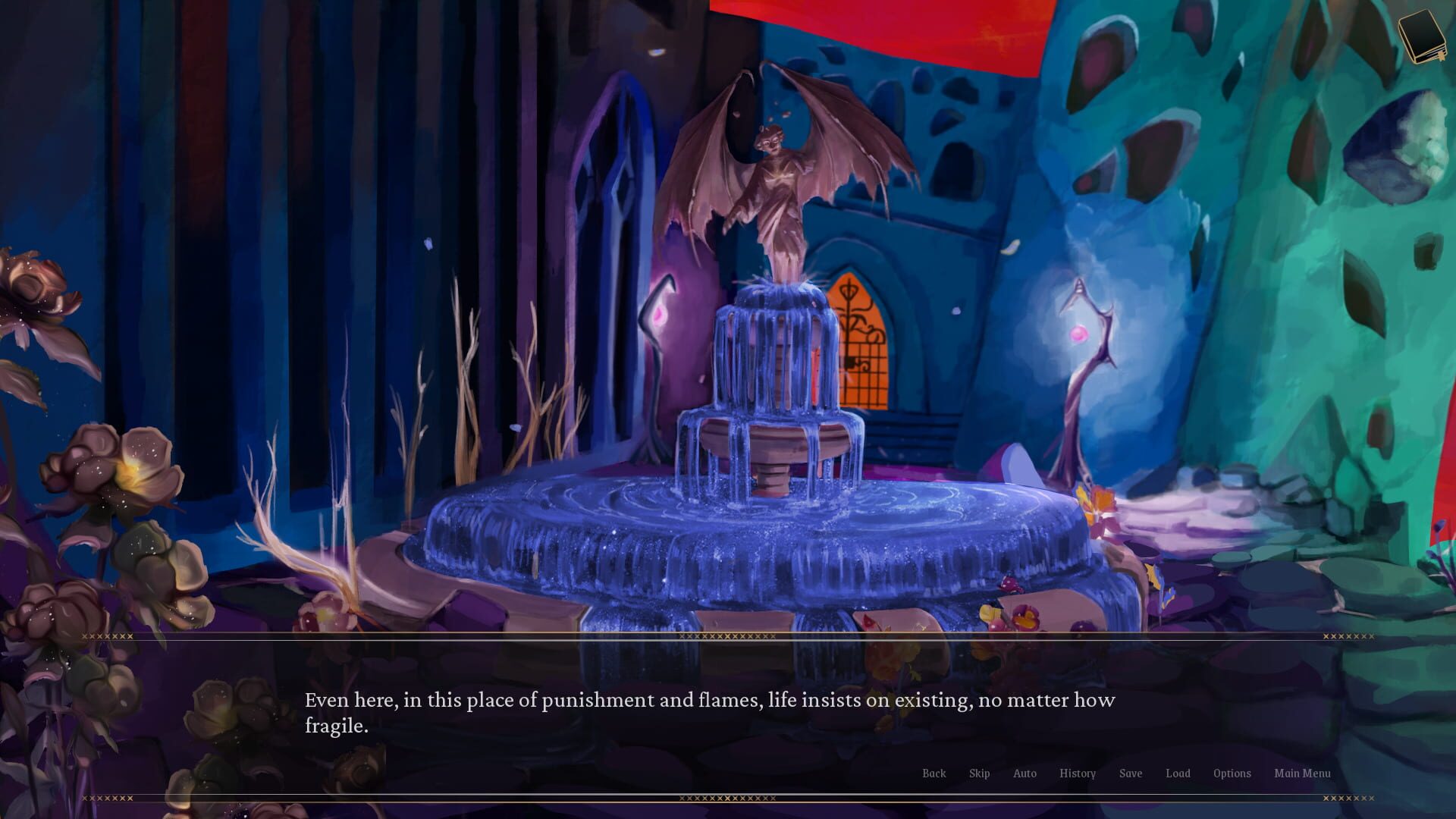
Task: Open the Options screen
Action: [1232, 773]
